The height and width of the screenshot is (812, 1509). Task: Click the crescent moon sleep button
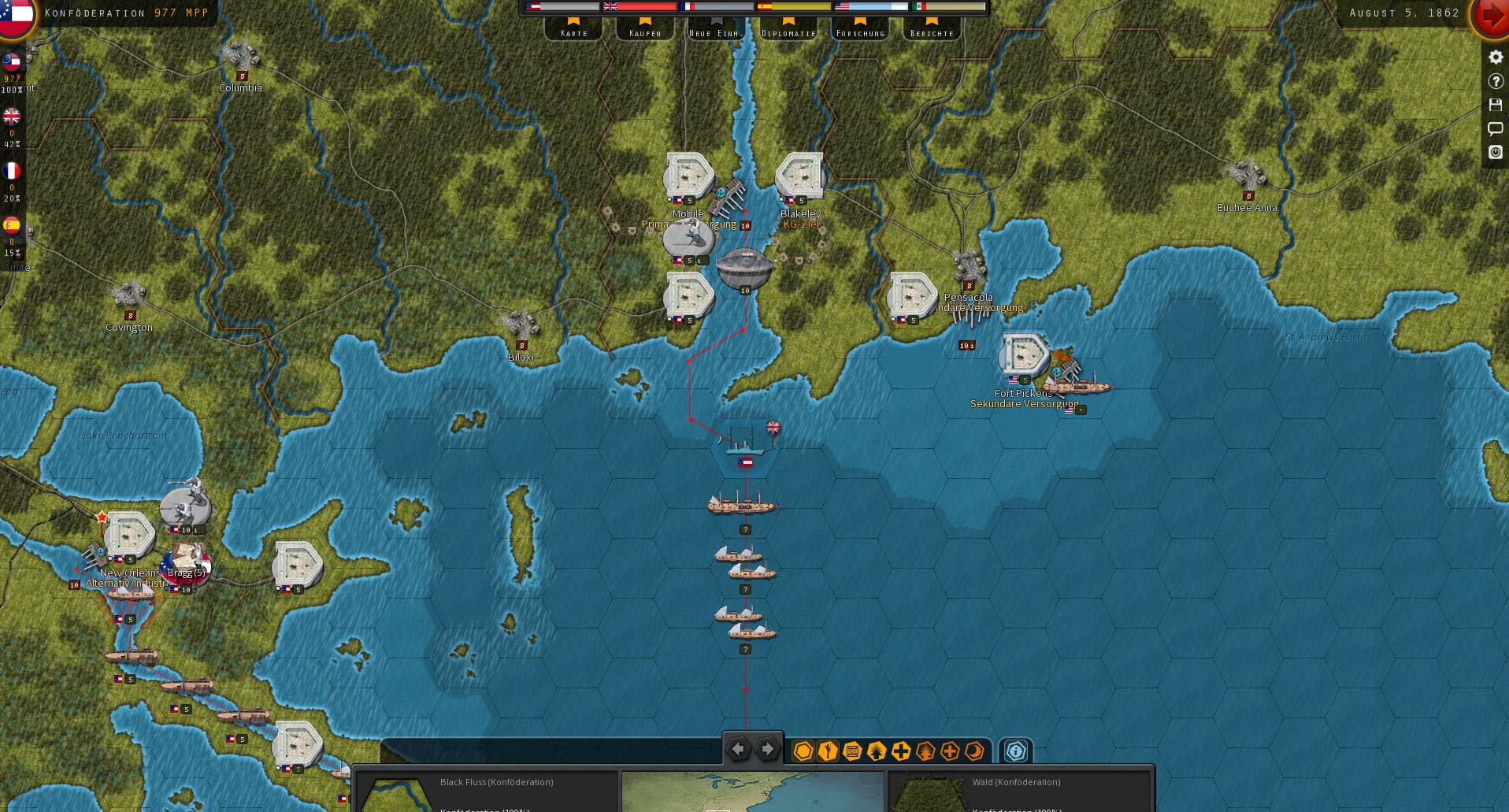point(975,751)
